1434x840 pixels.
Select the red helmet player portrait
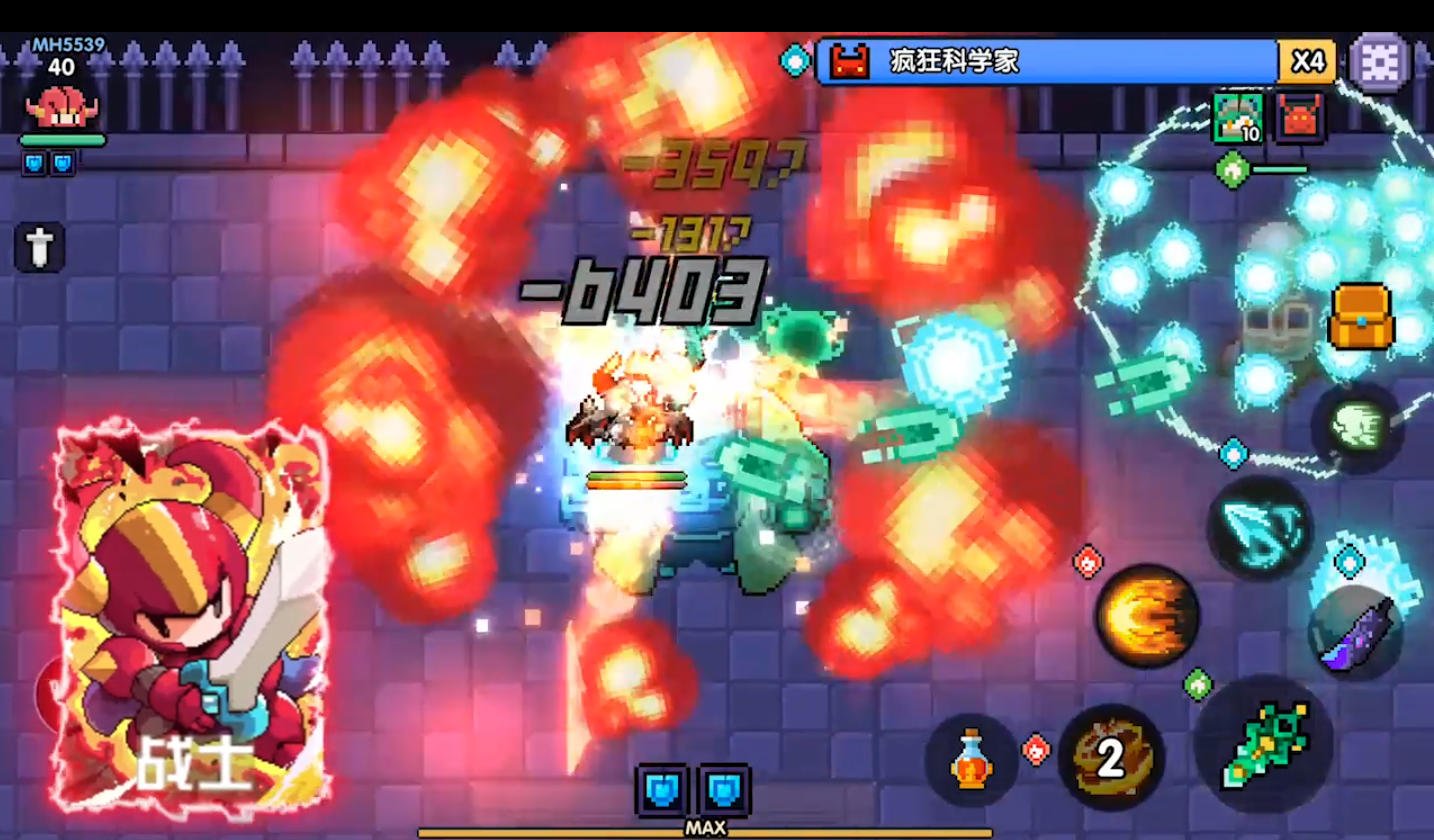61,106
